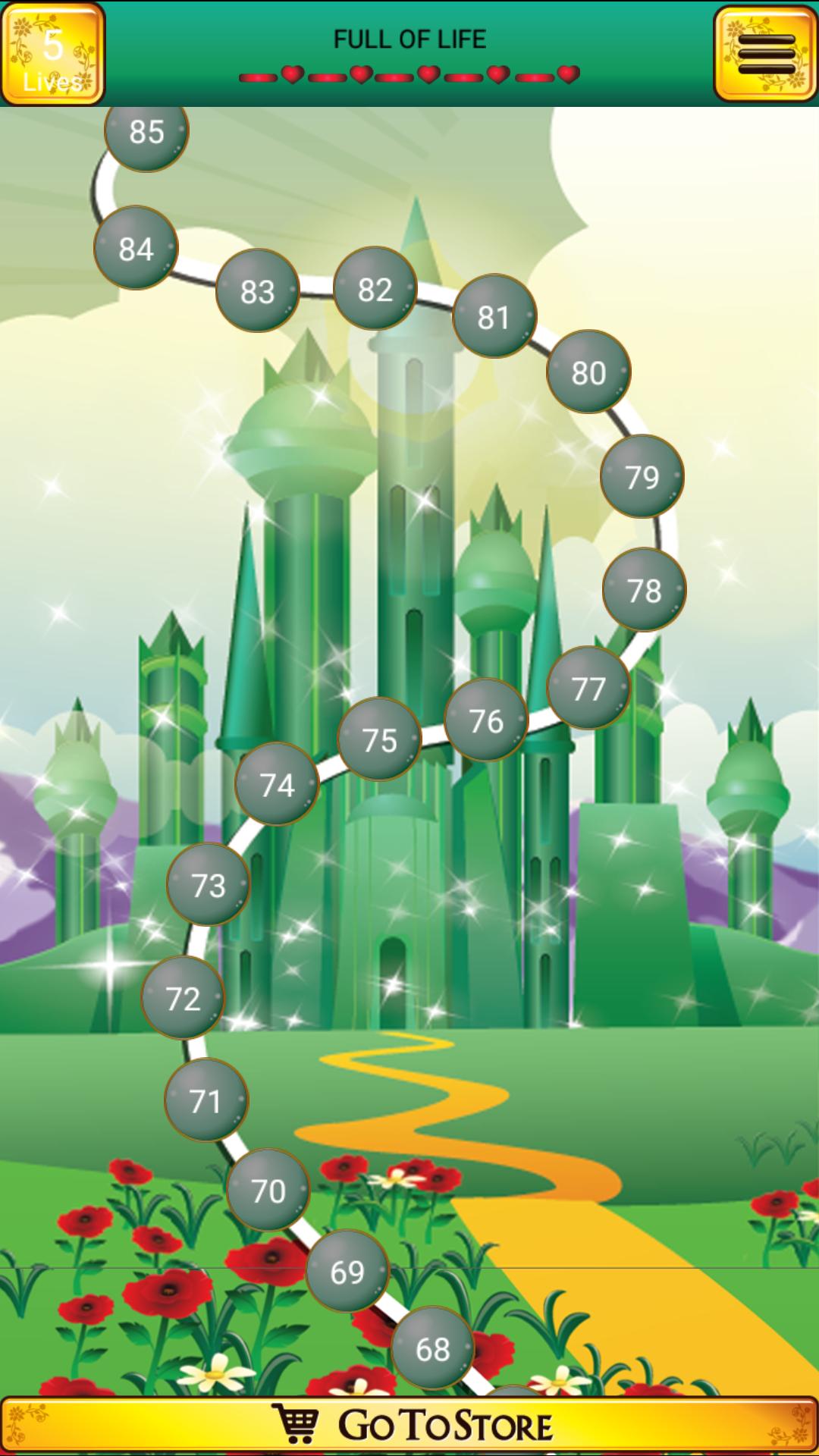The height and width of the screenshot is (1456, 819).
Task: Select level 79 on the map
Action: pos(642,476)
